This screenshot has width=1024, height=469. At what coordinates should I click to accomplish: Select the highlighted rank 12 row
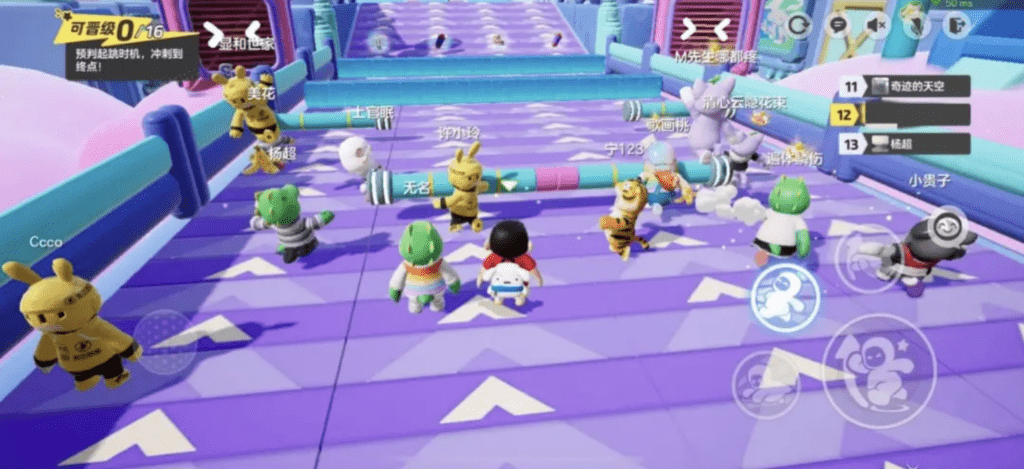905,115
